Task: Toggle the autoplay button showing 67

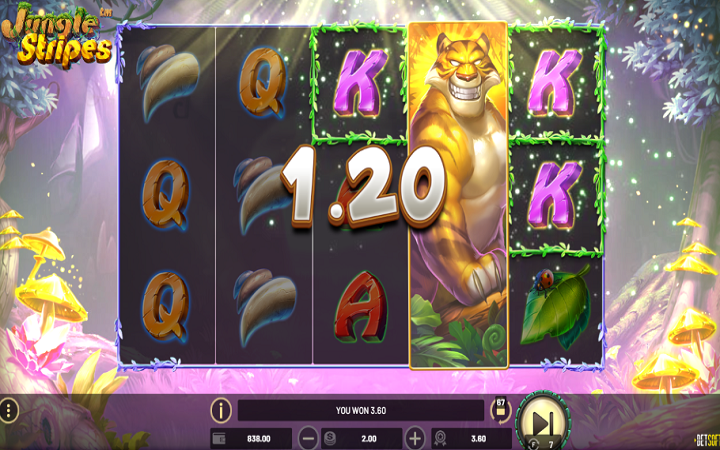Action: (x=500, y=408)
